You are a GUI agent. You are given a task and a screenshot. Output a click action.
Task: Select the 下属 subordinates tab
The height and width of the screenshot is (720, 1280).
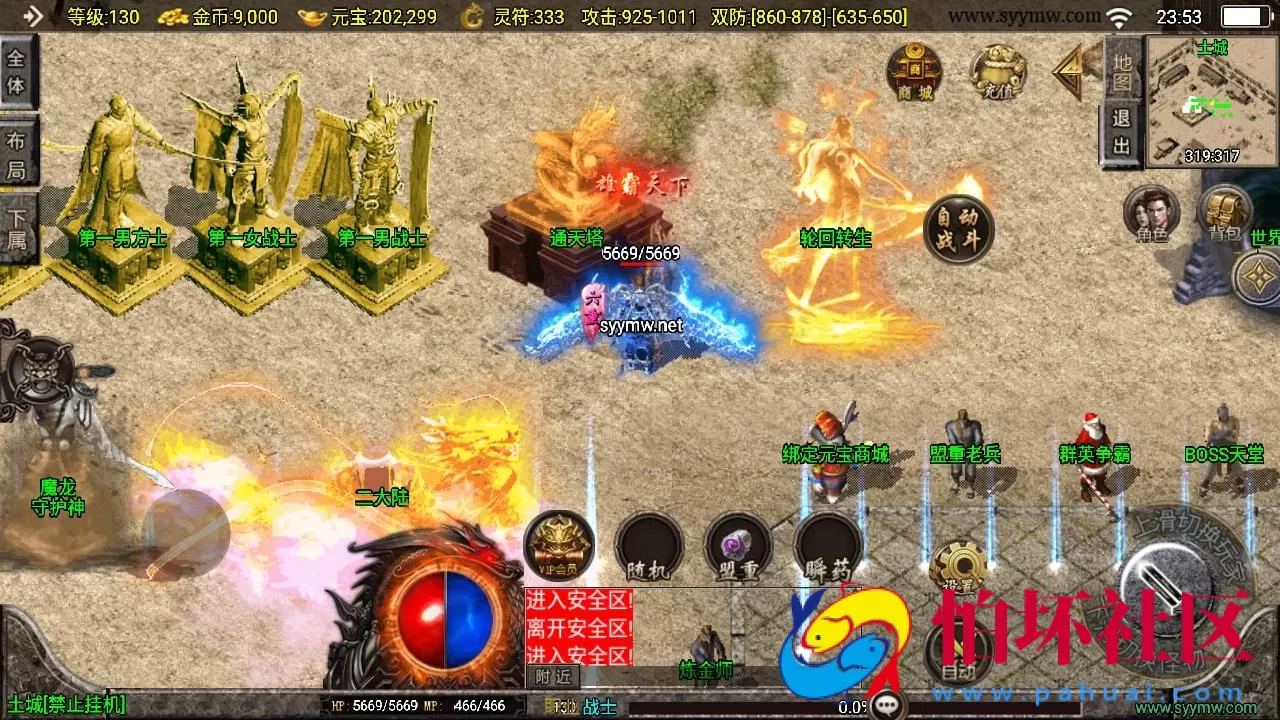pos(17,229)
